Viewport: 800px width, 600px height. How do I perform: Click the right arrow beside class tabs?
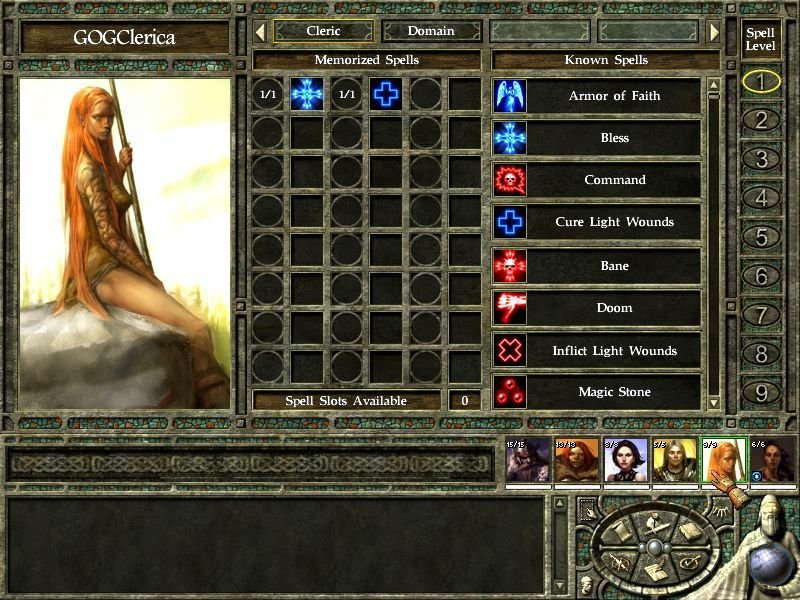coord(714,32)
